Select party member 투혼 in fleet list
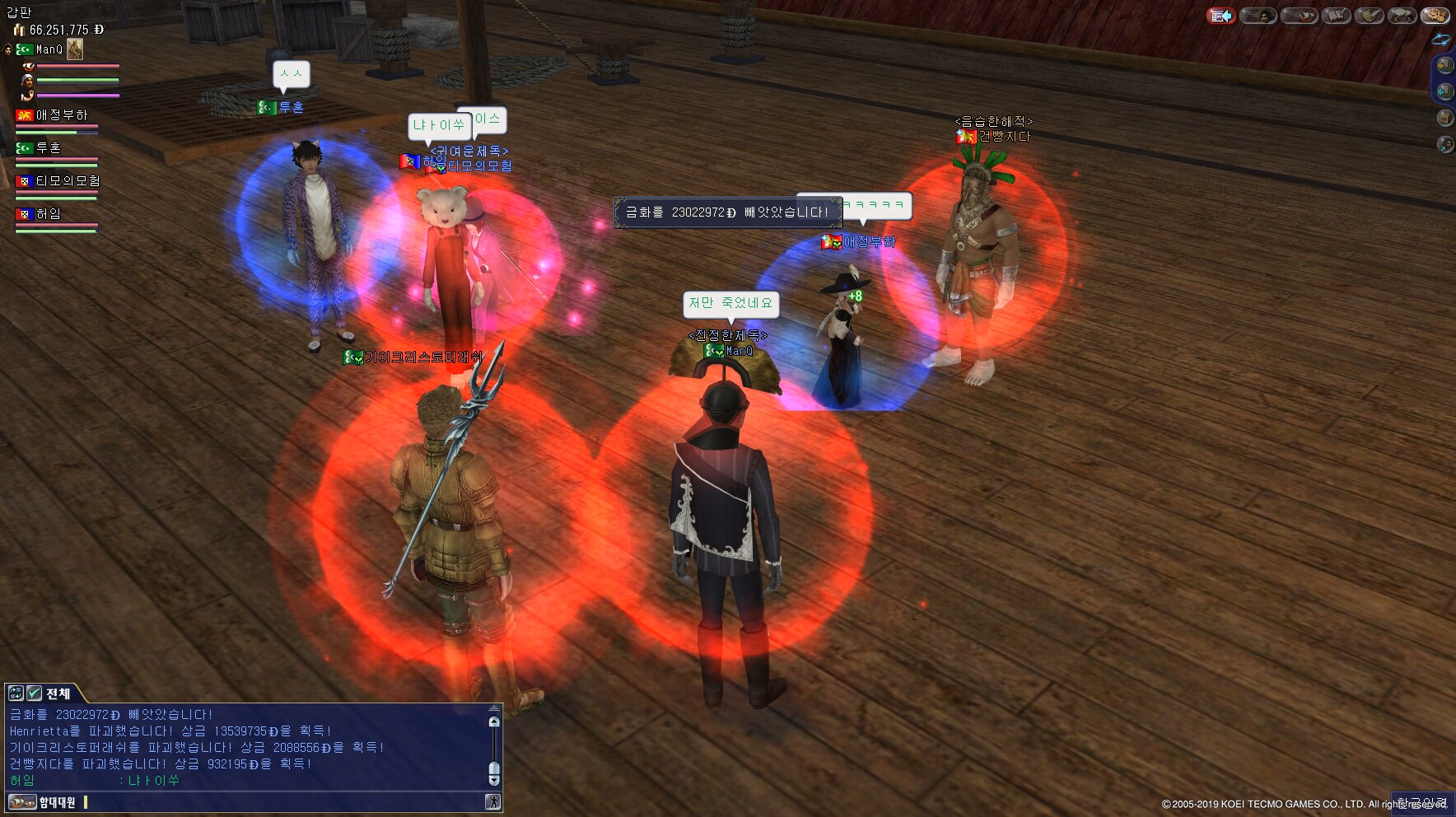The height and width of the screenshot is (817, 1456). point(48,148)
